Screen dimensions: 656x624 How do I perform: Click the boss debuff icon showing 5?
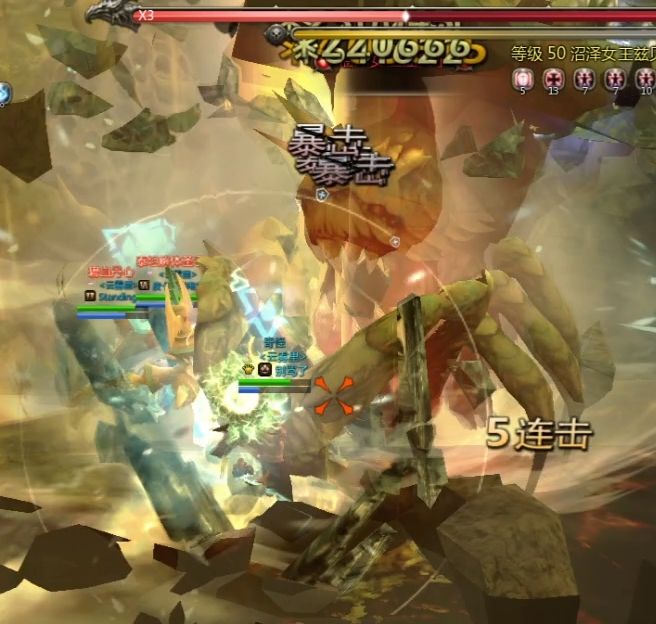pos(521,77)
